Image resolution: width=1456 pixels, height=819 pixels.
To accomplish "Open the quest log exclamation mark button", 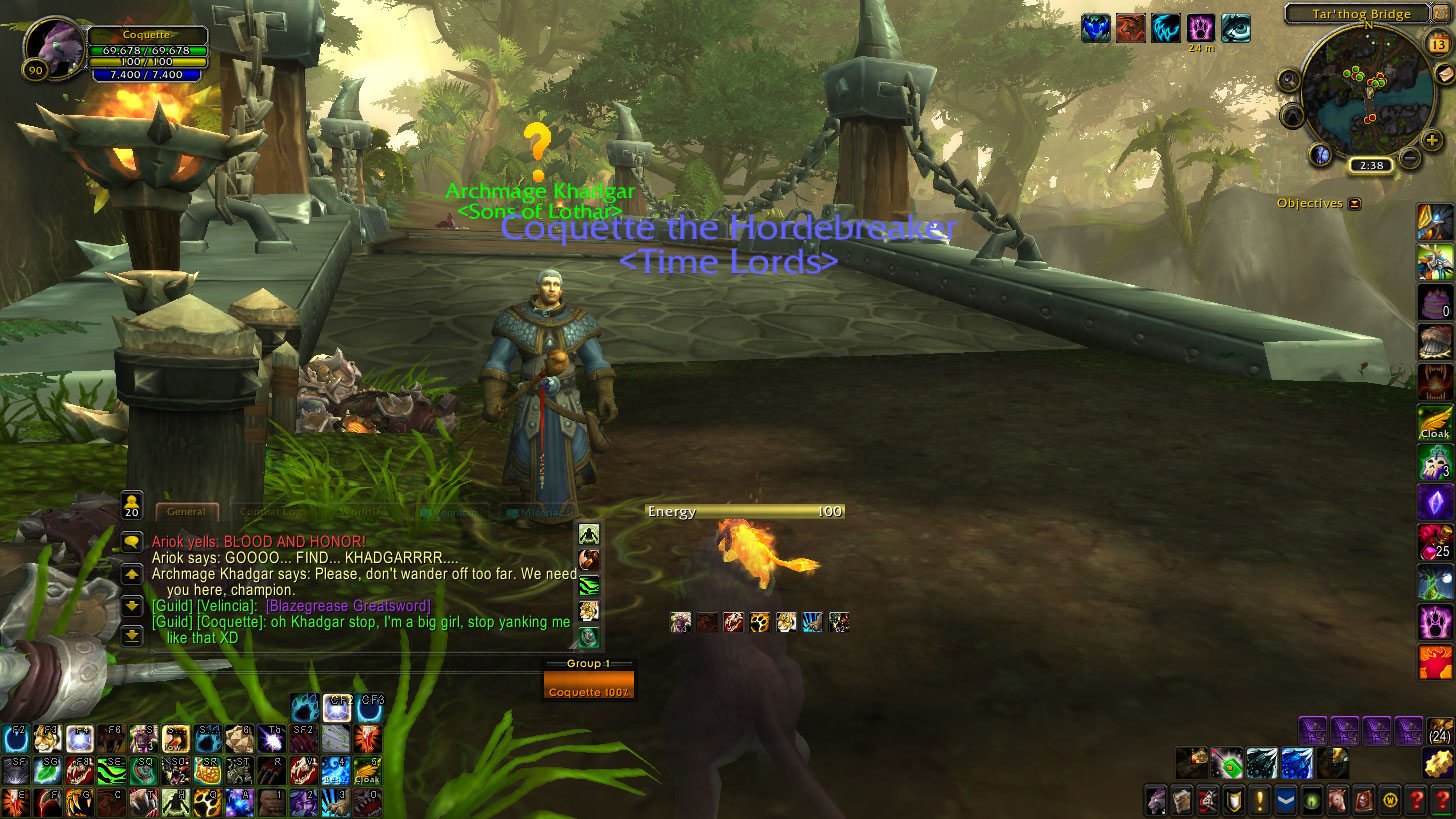I will pos(1259,800).
